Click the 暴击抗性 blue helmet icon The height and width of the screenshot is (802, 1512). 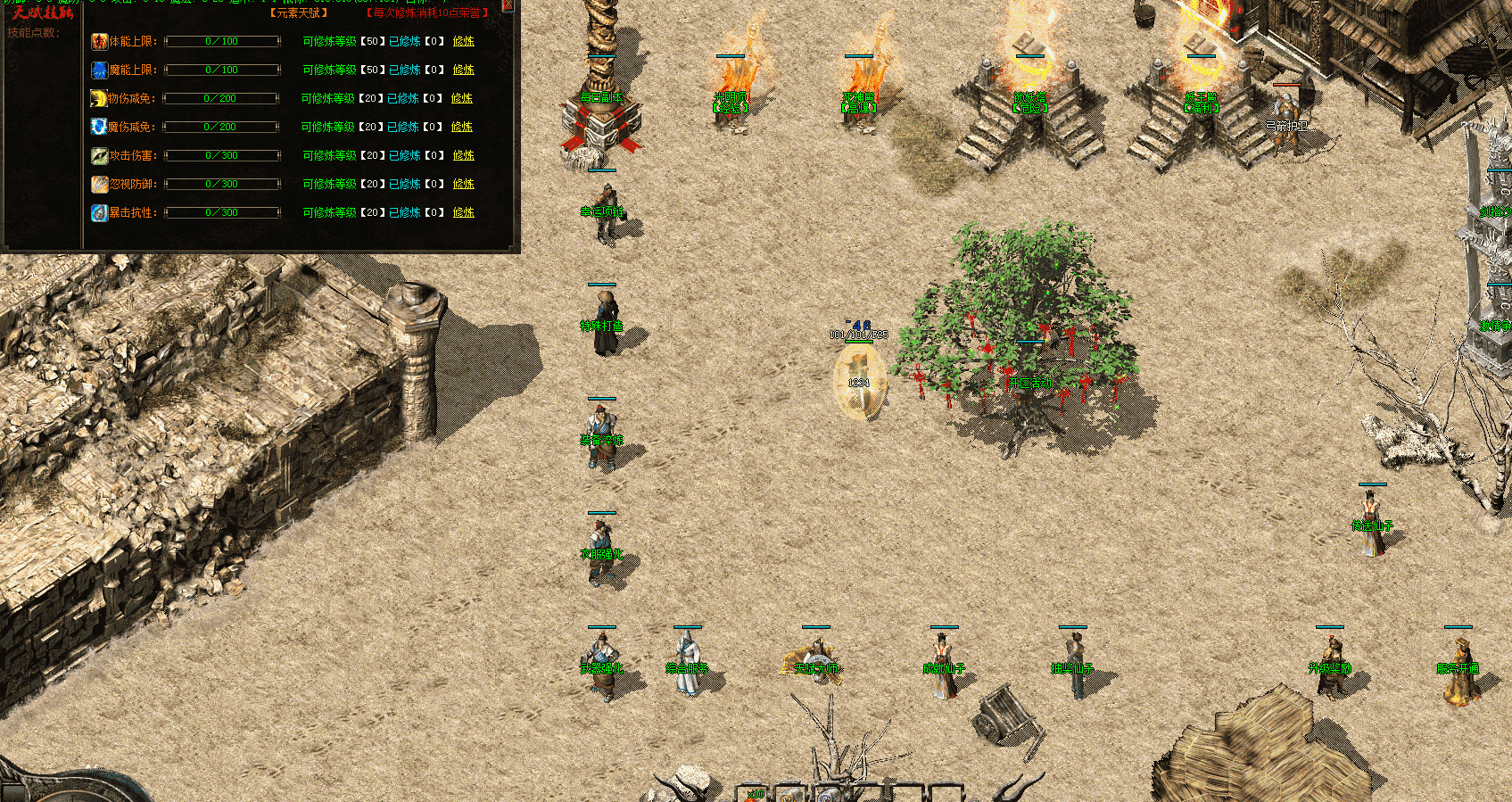coord(99,212)
